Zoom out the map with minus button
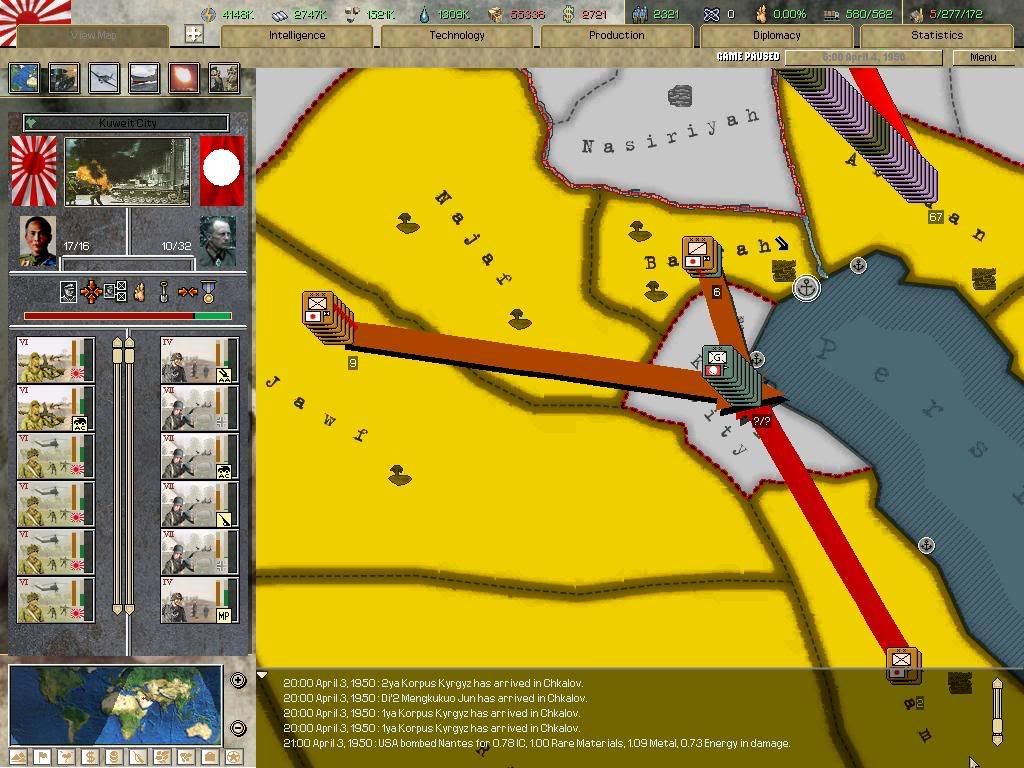 [x=238, y=728]
